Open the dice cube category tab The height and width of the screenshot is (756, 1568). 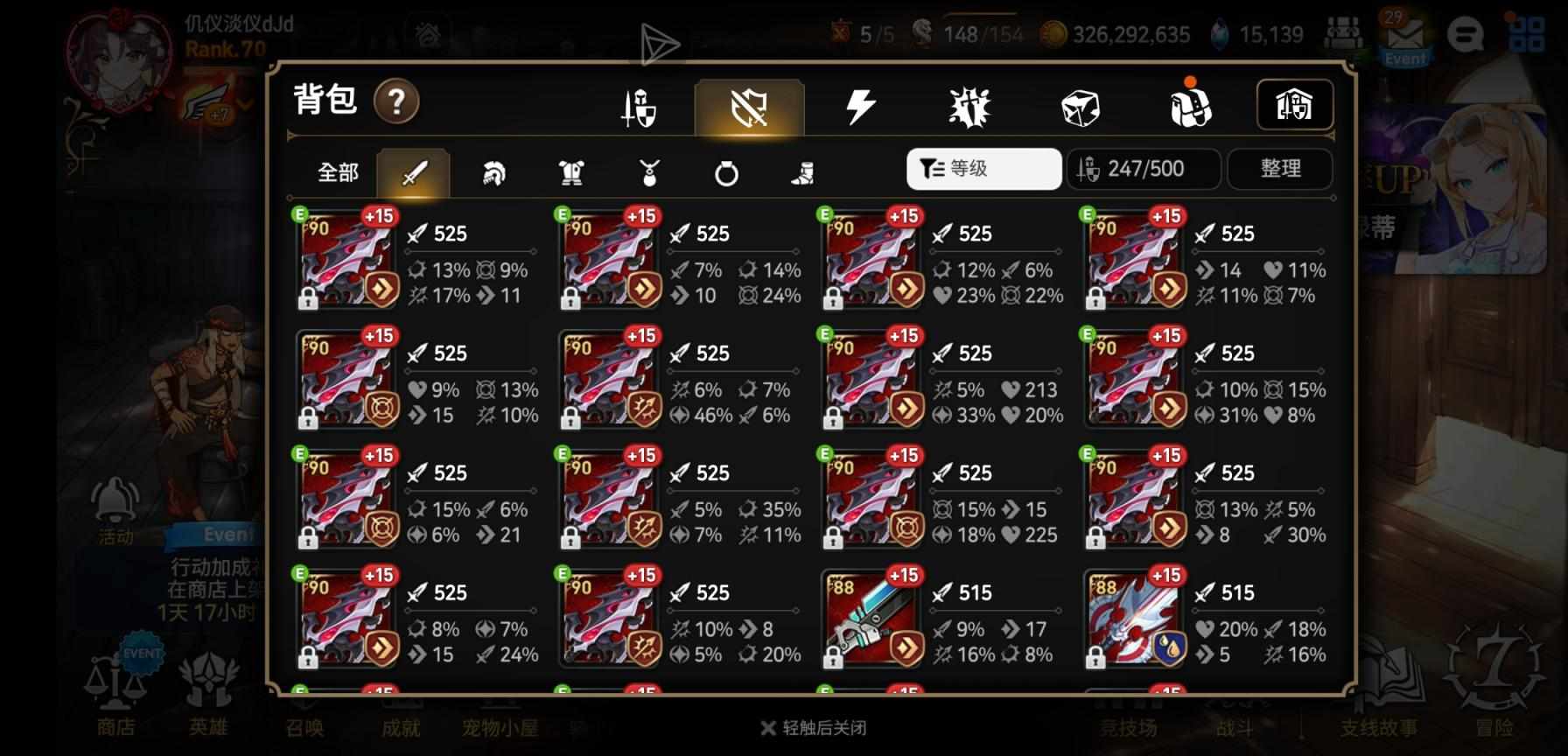tap(1080, 108)
